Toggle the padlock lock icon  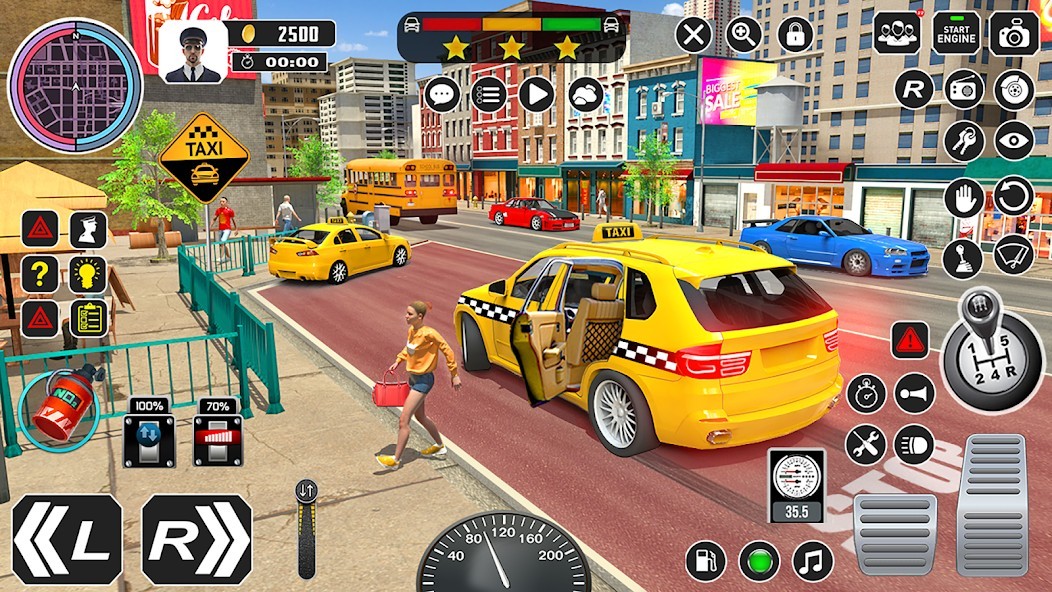click(795, 35)
